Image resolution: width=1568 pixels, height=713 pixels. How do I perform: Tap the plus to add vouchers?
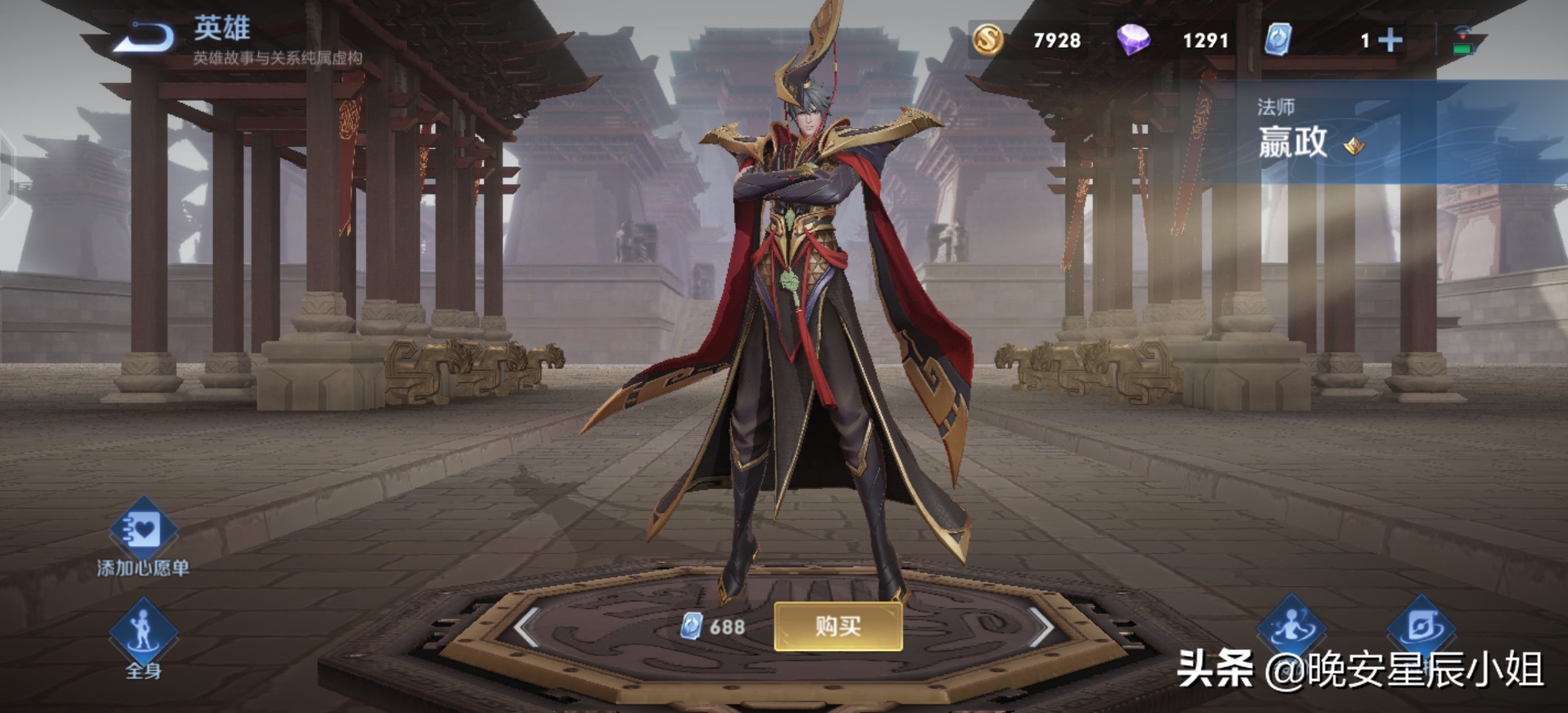coord(1390,41)
